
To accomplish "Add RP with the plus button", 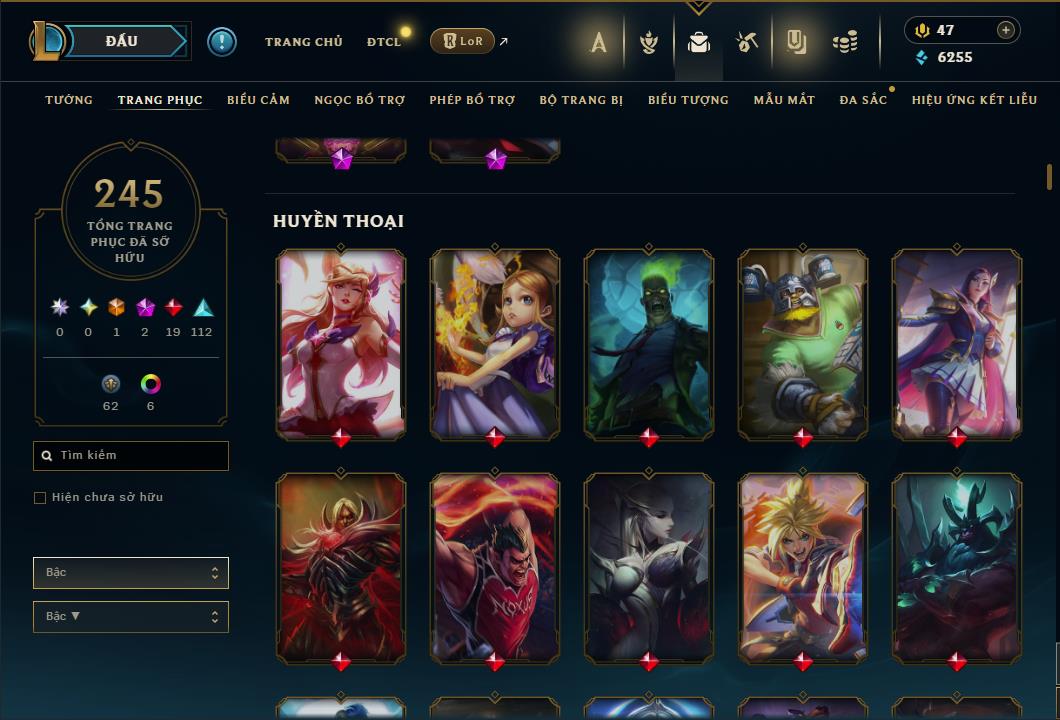I will [1006, 30].
